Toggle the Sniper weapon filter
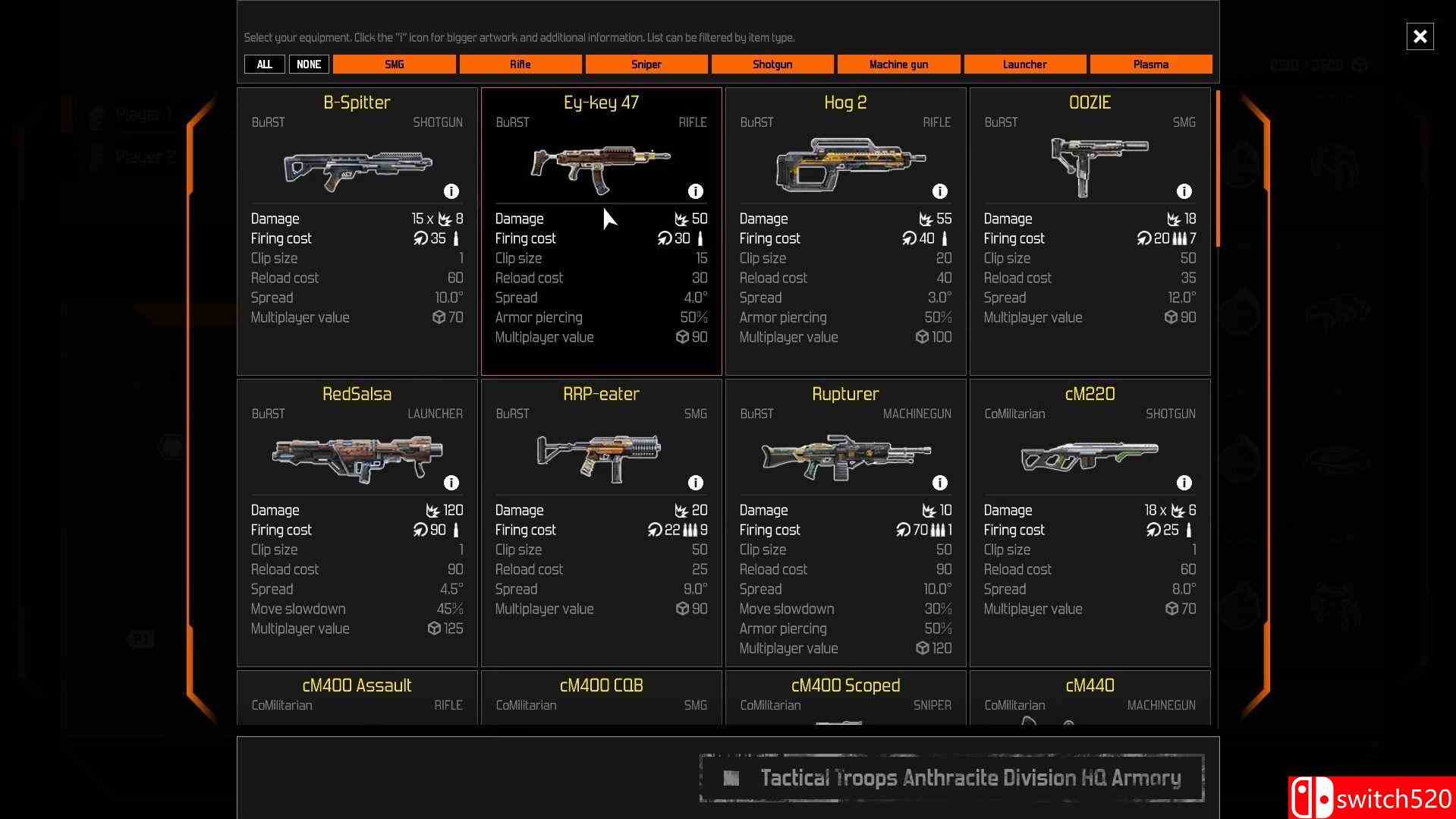This screenshot has width=1456, height=819. (x=646, y=65)
